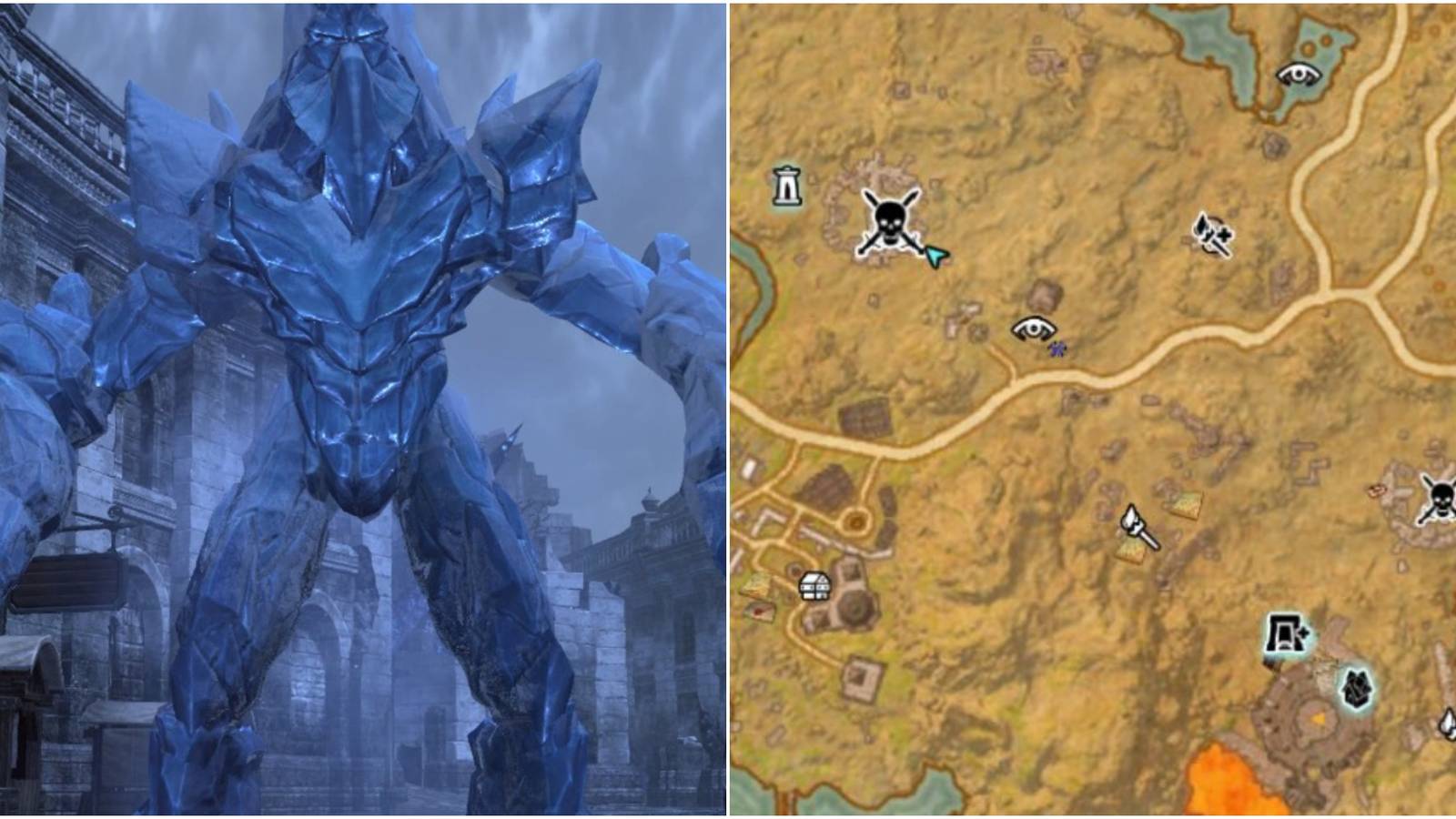
Task: Open the crafting survey marker on the right side
Action: 1210,235
